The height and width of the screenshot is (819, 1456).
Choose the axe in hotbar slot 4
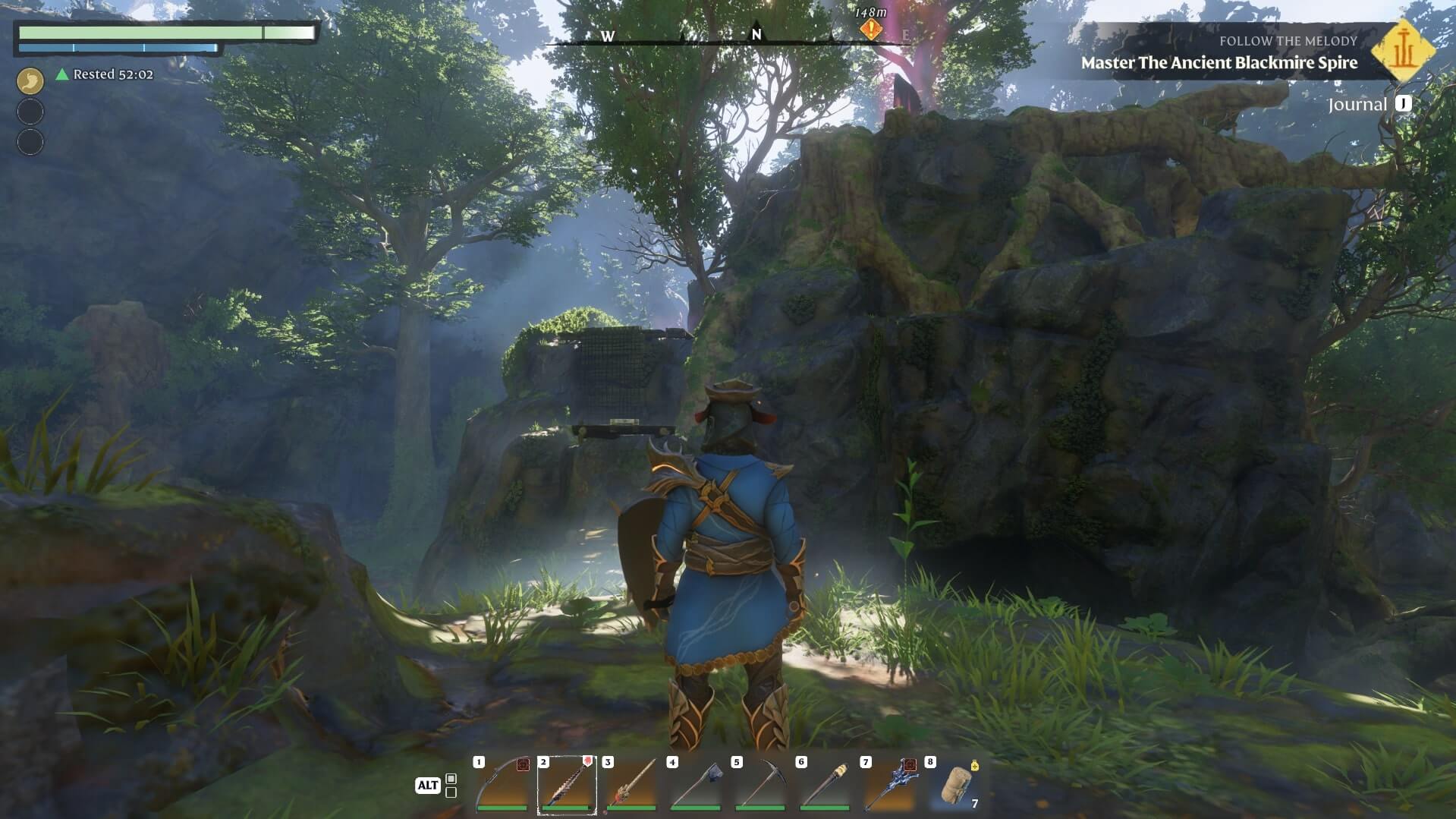click(695, 785)
